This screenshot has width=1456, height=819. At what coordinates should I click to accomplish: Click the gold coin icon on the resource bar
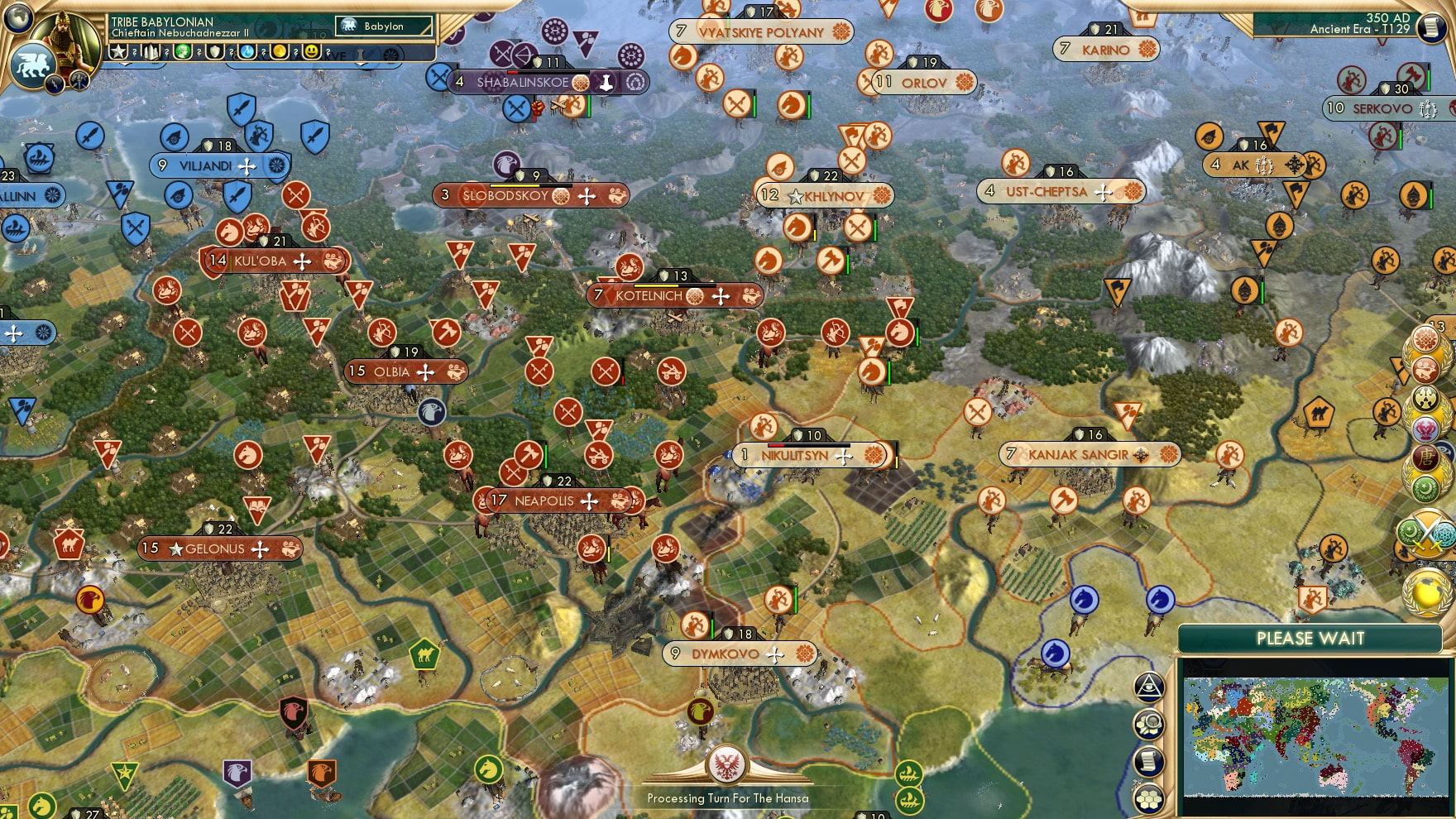(x=279, y=50)
